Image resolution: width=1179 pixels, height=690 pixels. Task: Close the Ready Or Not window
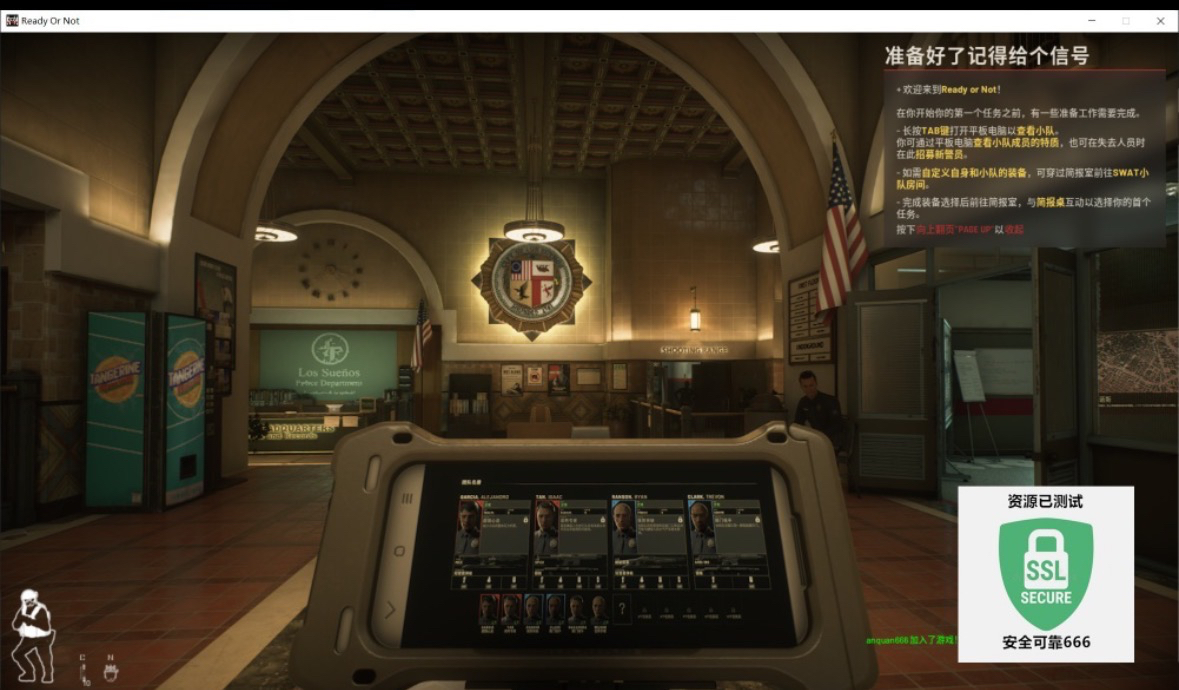coord(1160,20)
